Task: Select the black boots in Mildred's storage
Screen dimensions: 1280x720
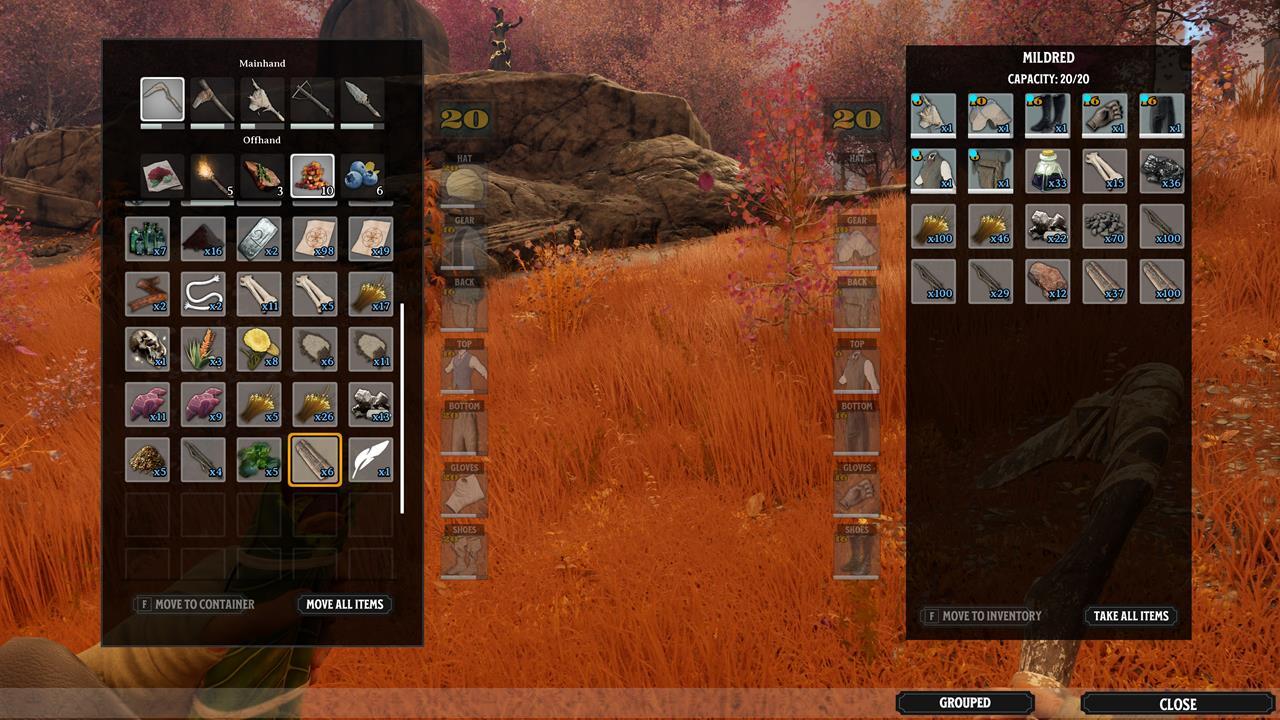Action: coord(1047,115)
